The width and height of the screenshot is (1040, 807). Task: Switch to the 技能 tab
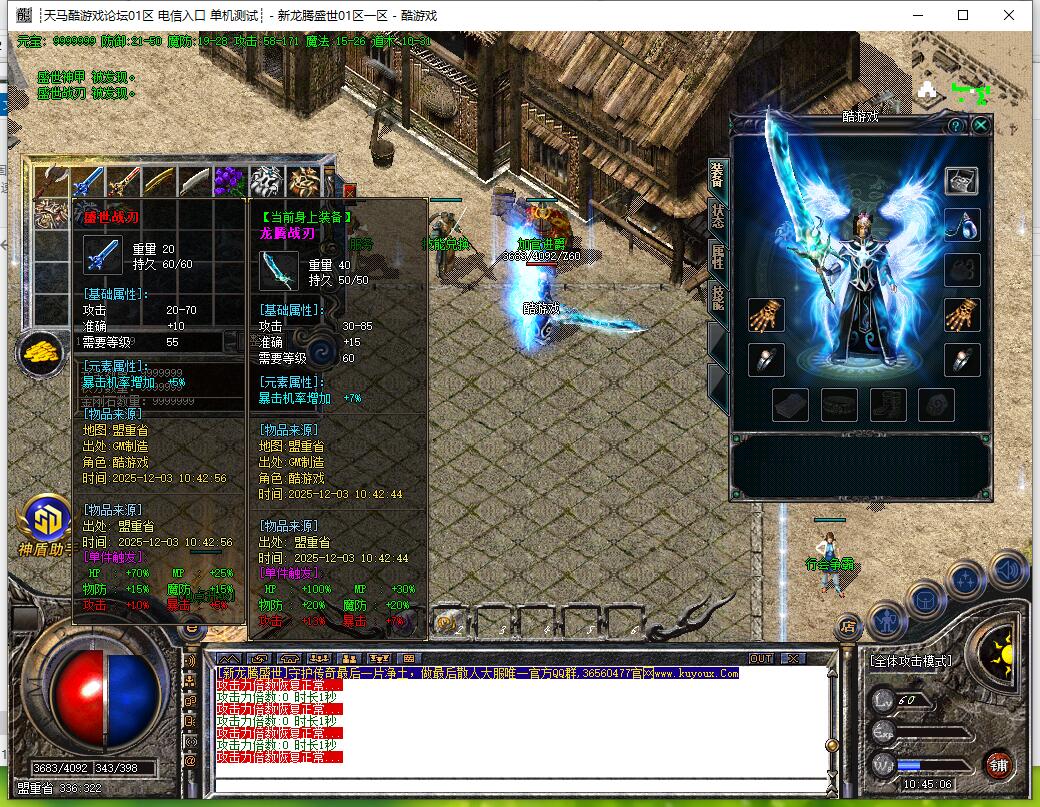click(x=718, y=297)
